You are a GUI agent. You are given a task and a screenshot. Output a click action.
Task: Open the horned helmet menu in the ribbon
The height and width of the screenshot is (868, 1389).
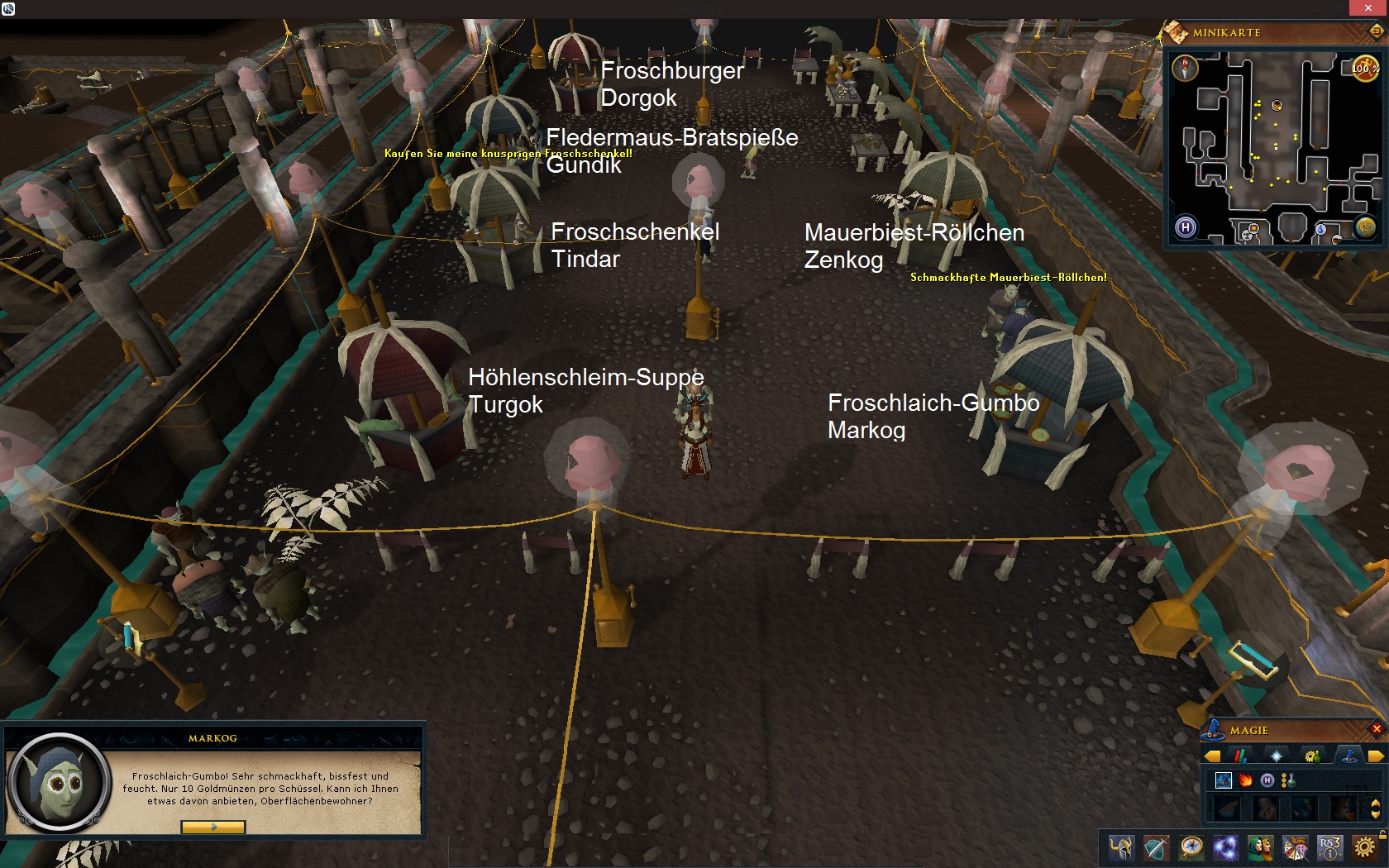tap(1121, 848)
